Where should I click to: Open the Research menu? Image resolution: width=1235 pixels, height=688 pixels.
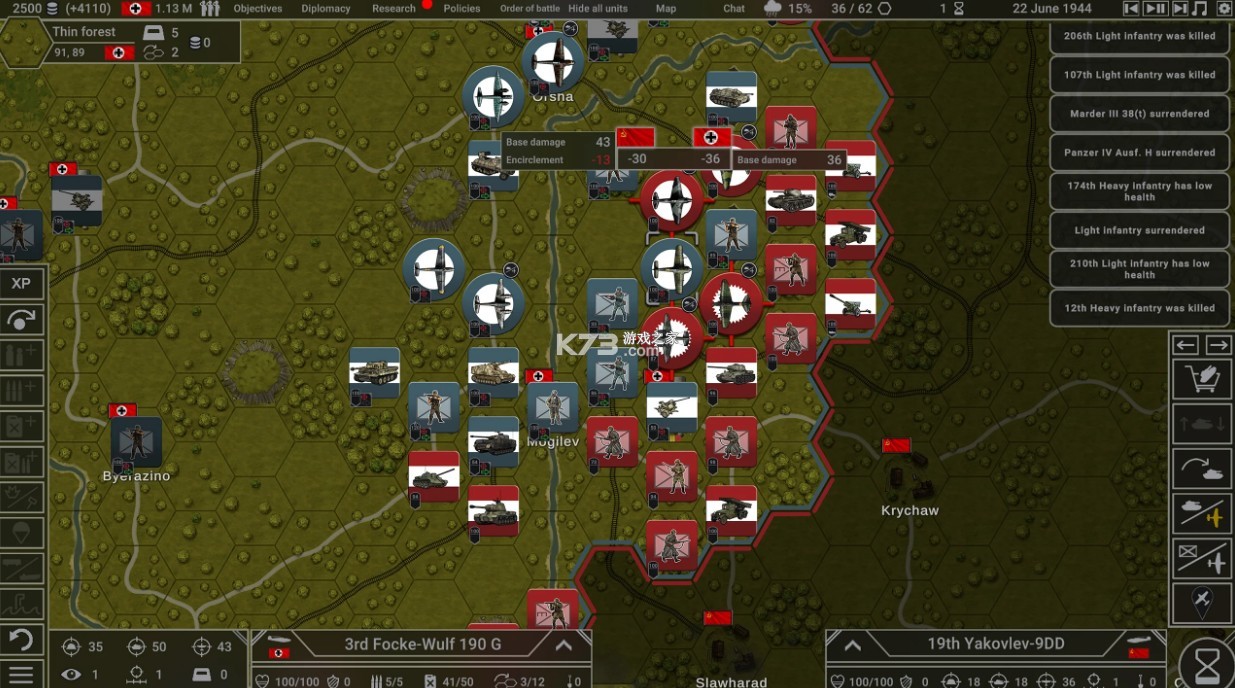pyautogui.click(x=394, y=8)
